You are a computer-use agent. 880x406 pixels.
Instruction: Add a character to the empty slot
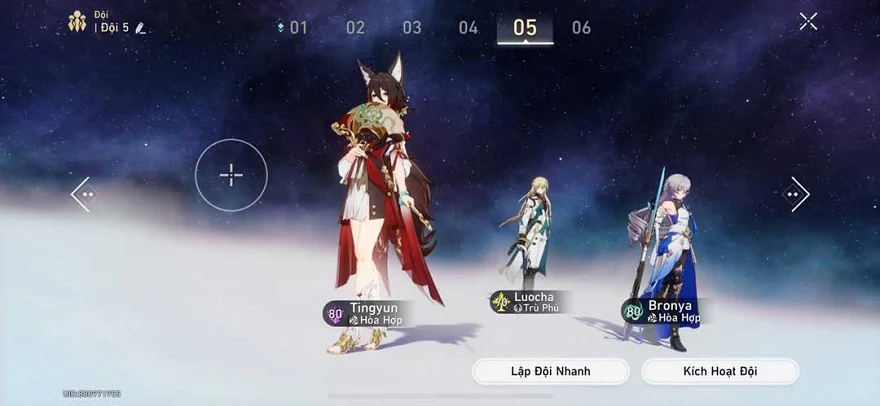coord(231,175)
